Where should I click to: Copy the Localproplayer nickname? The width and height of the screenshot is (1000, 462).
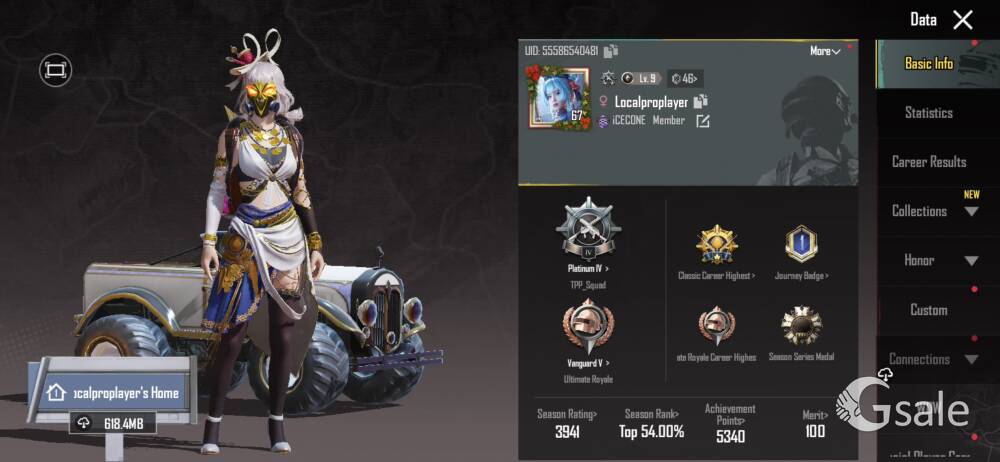[x=701, y=101]
